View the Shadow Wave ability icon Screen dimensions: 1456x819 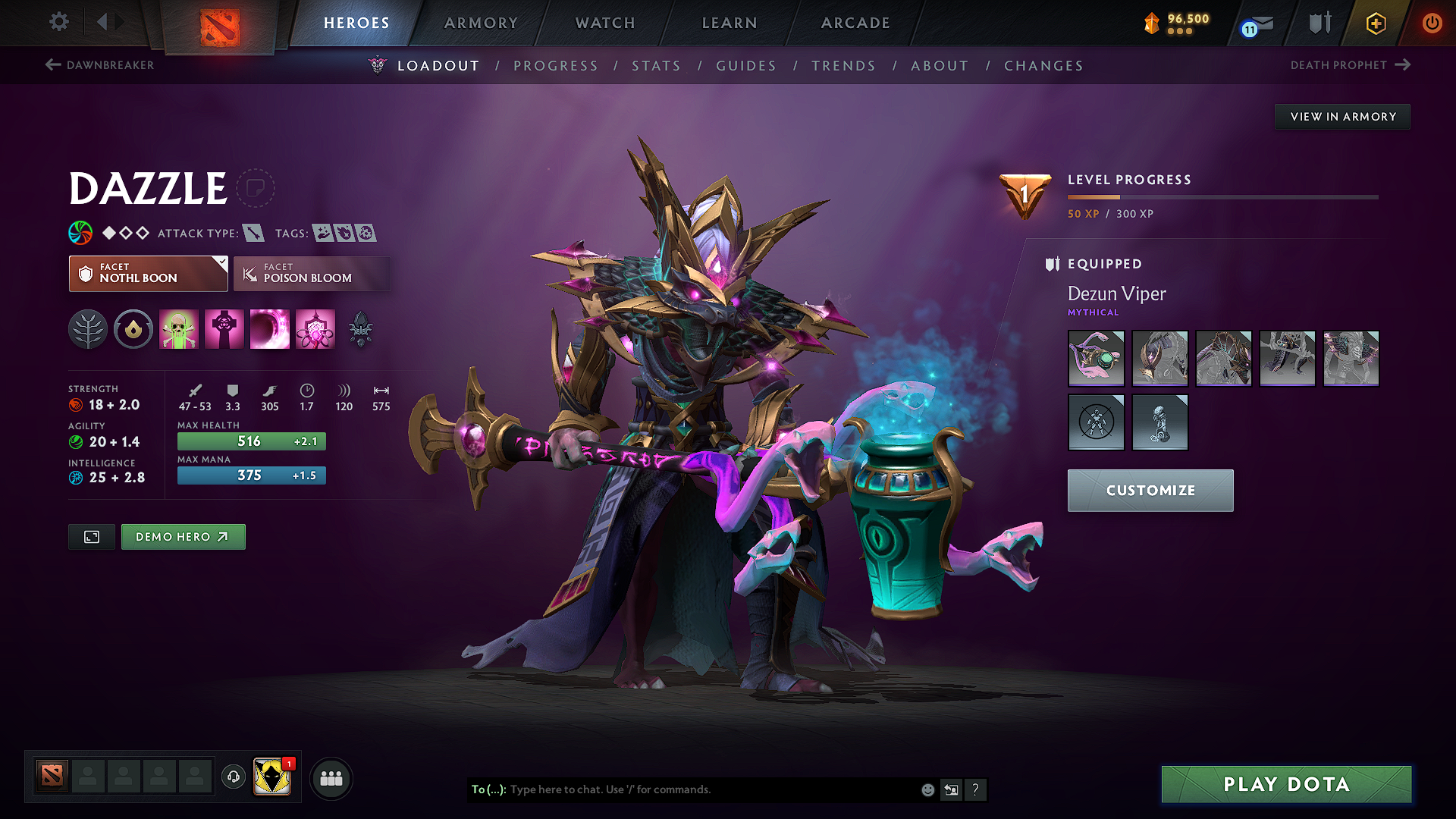(270, 329)
